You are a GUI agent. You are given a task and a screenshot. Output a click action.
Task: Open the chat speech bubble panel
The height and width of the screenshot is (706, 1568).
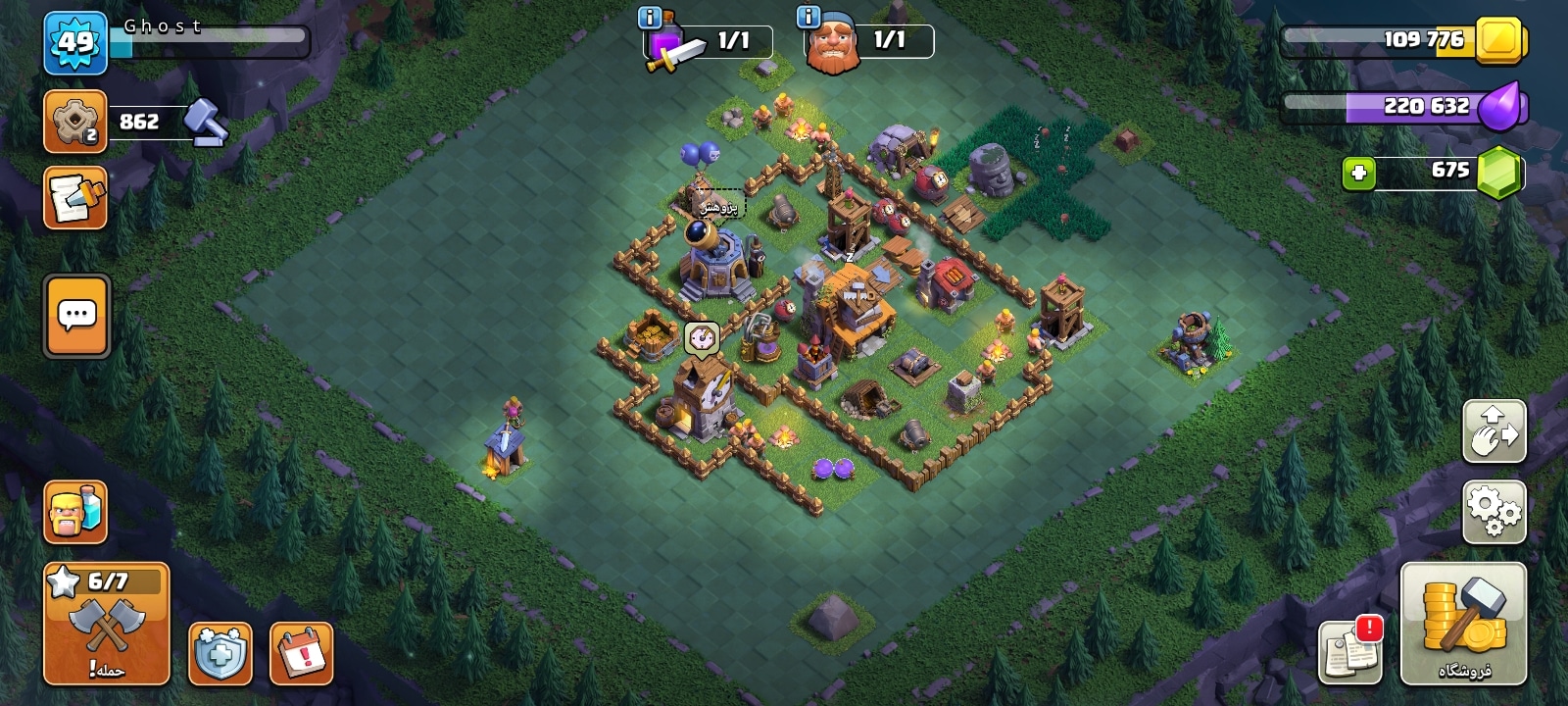pos(76,316)
